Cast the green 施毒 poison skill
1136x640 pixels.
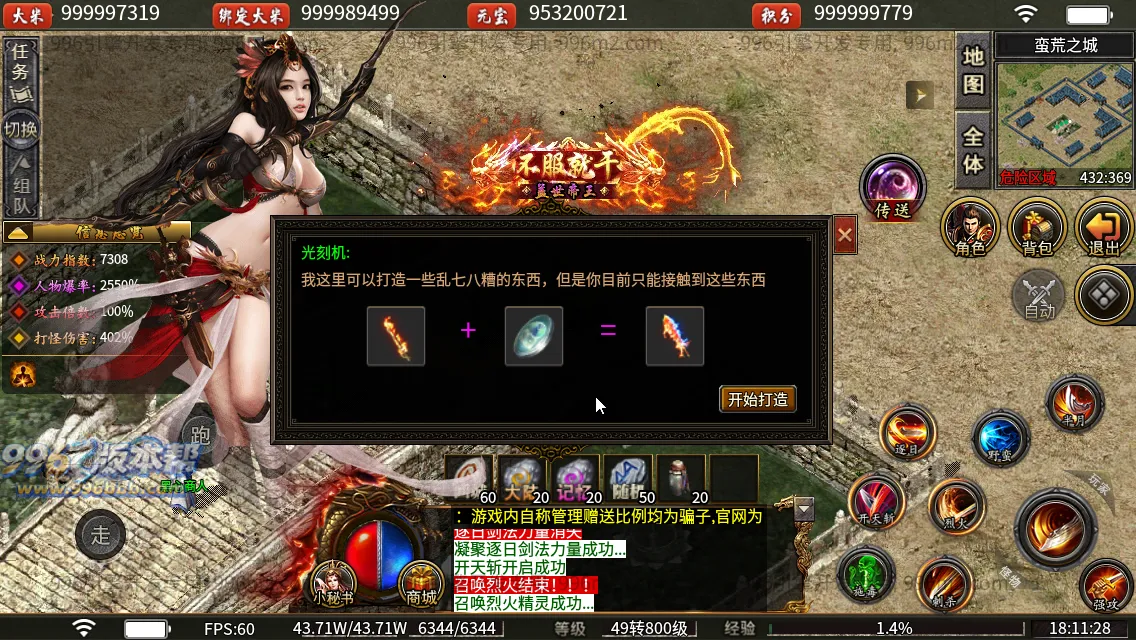(x=866, y=577)
